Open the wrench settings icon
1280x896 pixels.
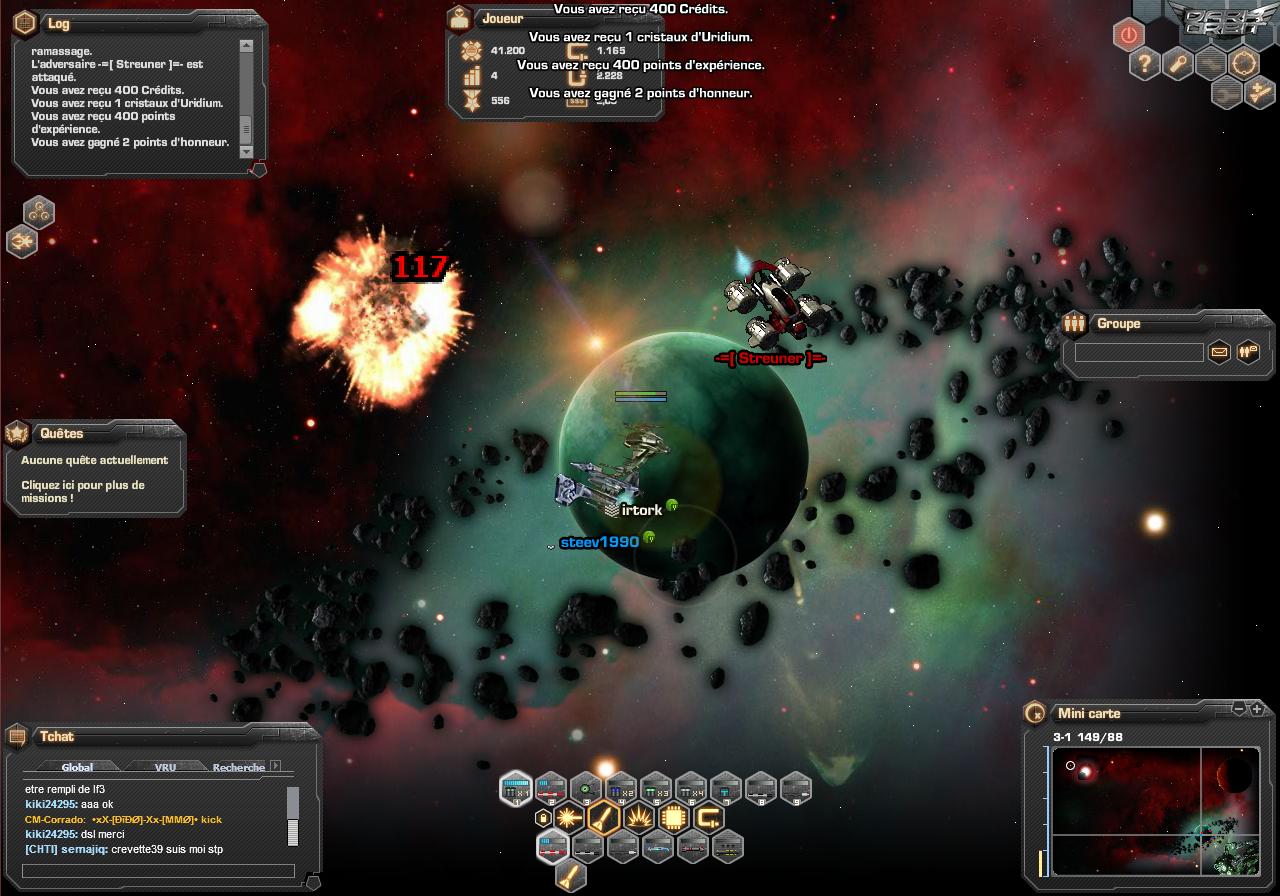click(x=1179, y=65)
